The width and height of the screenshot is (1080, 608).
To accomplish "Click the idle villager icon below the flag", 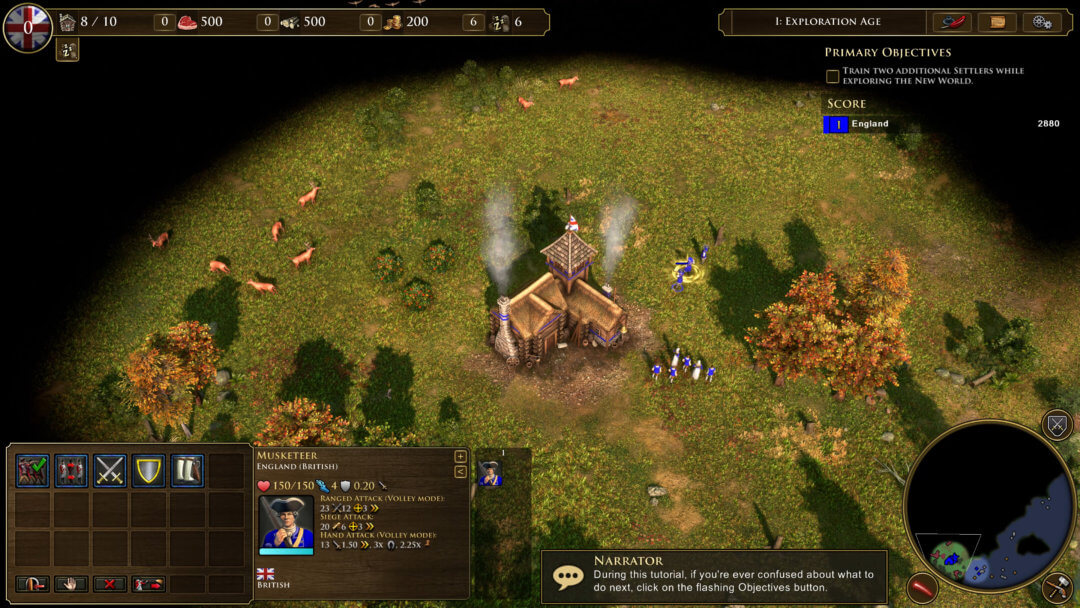I will (x=68, y=49).
